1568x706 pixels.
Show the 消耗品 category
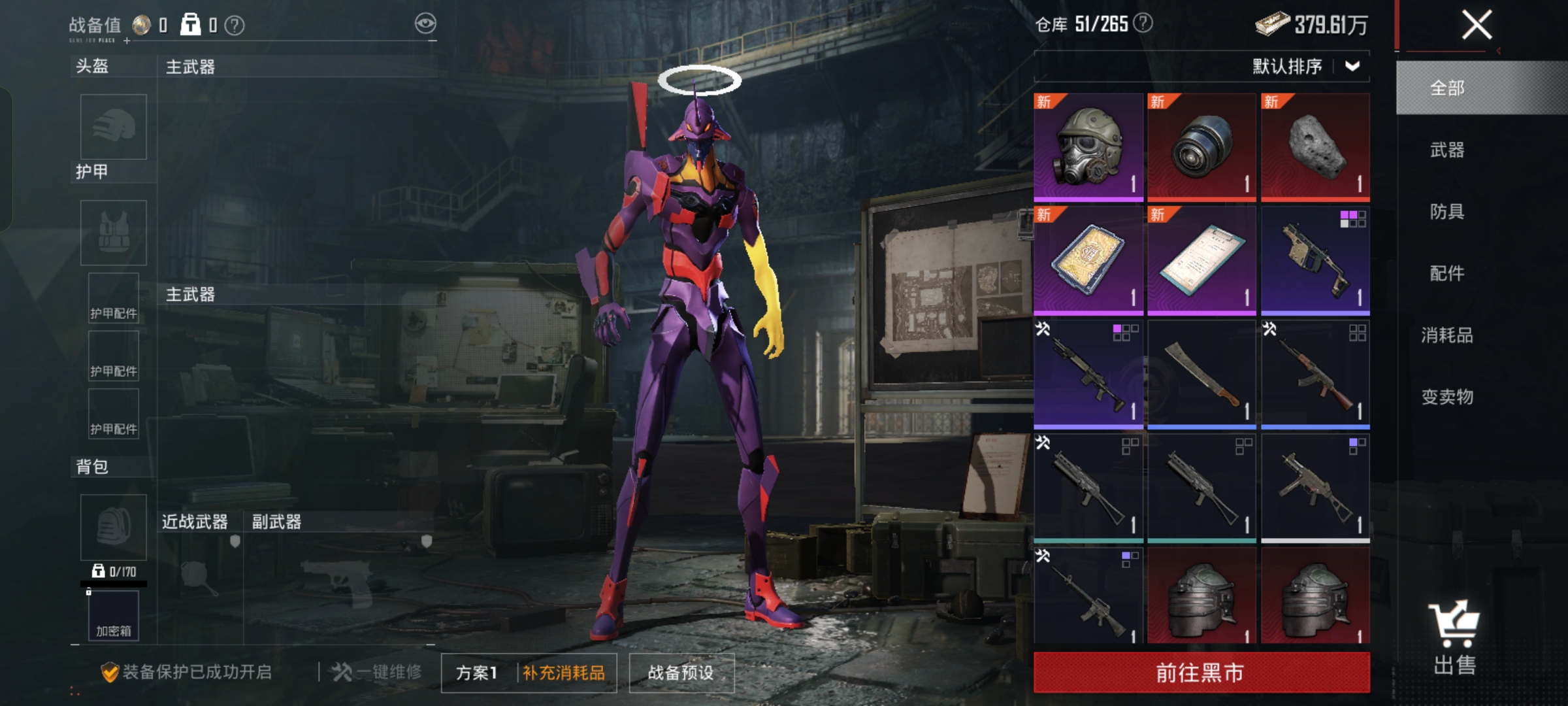1447,335
